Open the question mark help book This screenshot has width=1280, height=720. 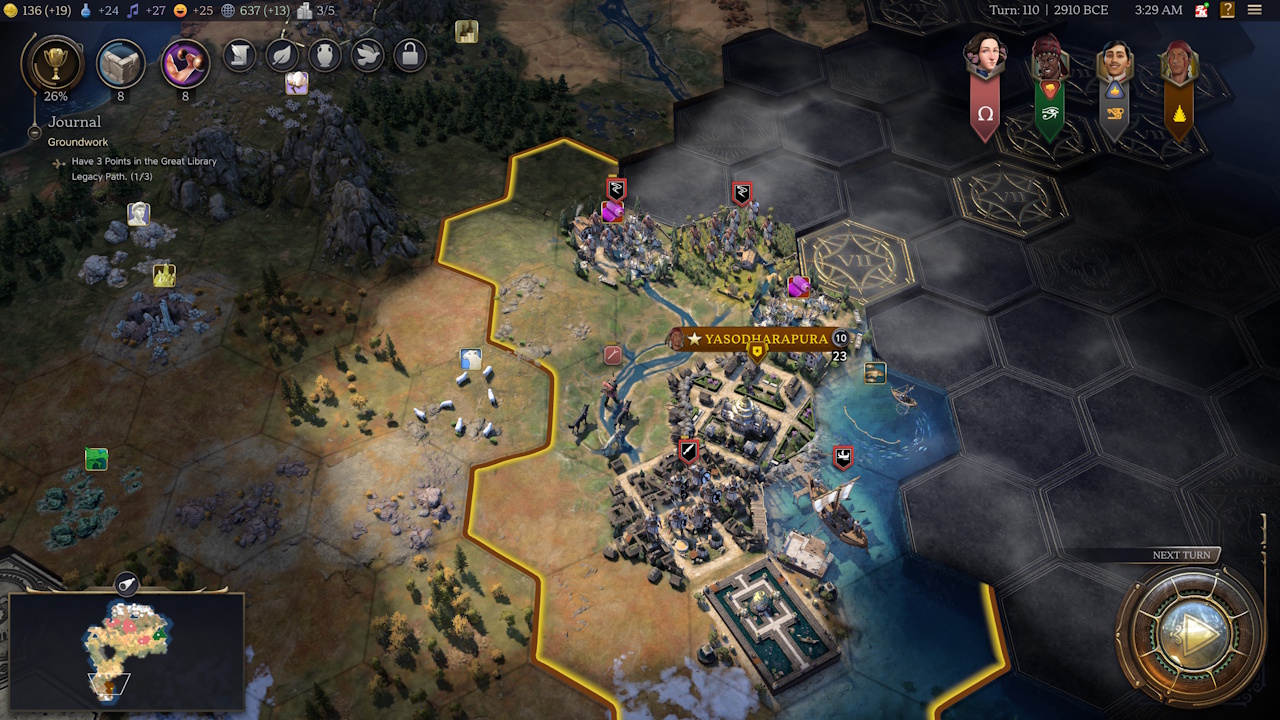click(1227, 10)
